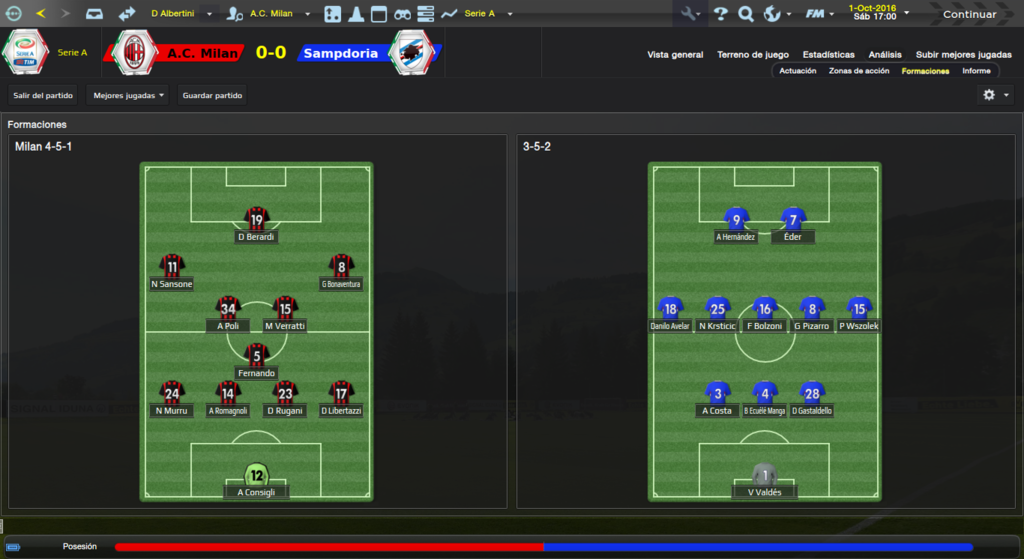Open the magnifying glass search

tap(745, 14)
